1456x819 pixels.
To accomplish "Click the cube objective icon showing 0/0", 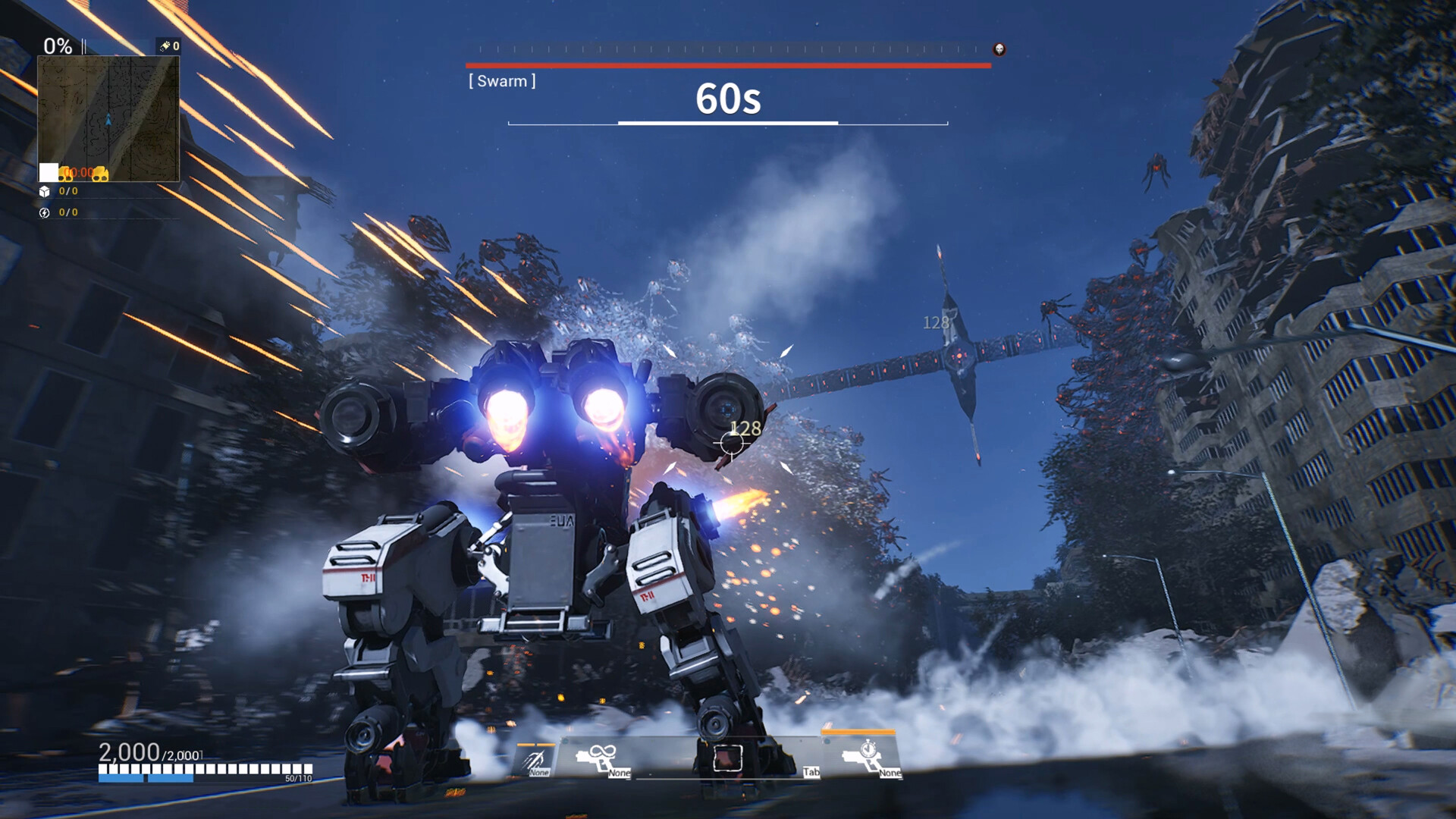I will coord(45,191).
